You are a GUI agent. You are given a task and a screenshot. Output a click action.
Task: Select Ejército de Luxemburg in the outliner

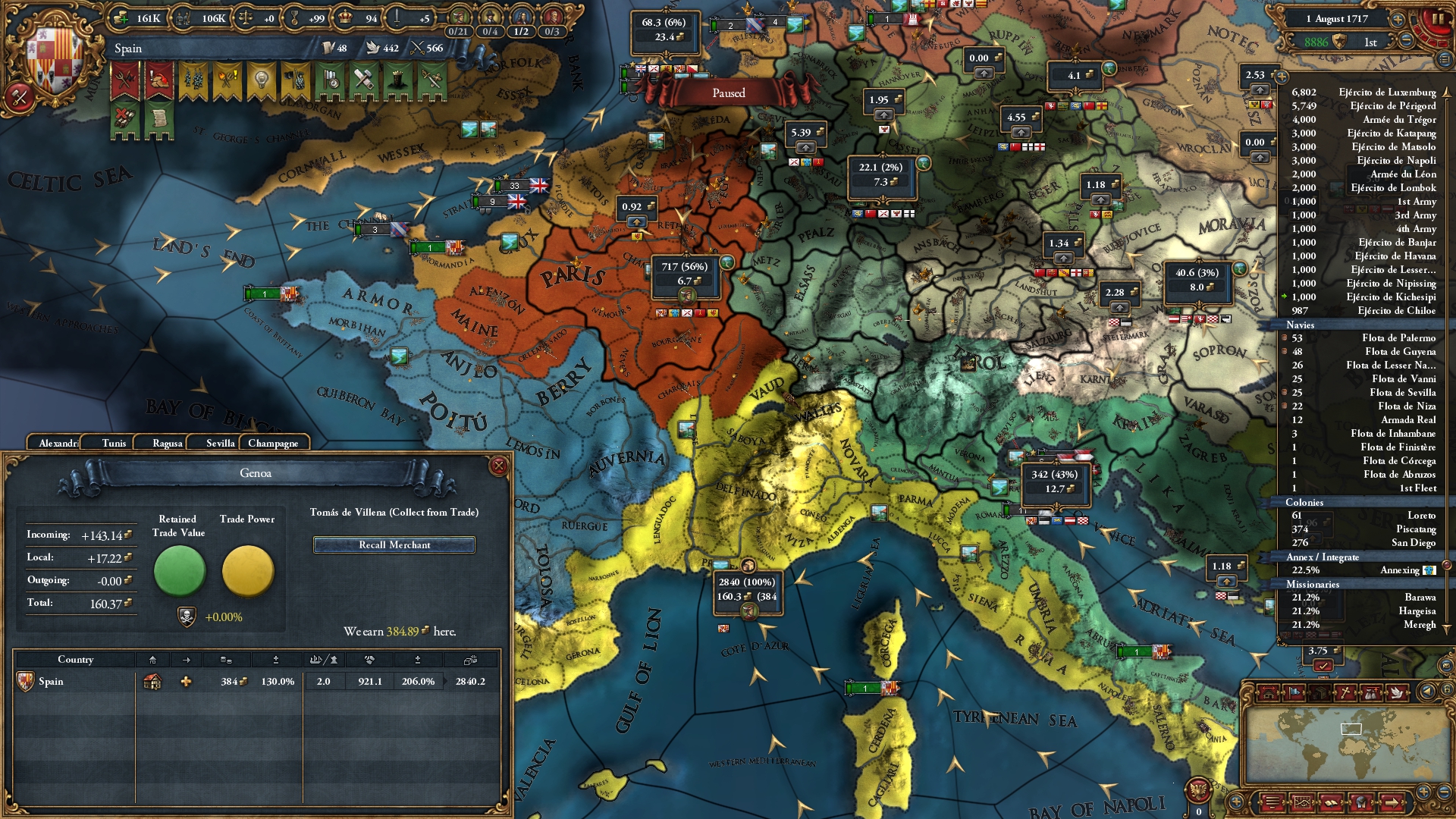point(1387,92)
